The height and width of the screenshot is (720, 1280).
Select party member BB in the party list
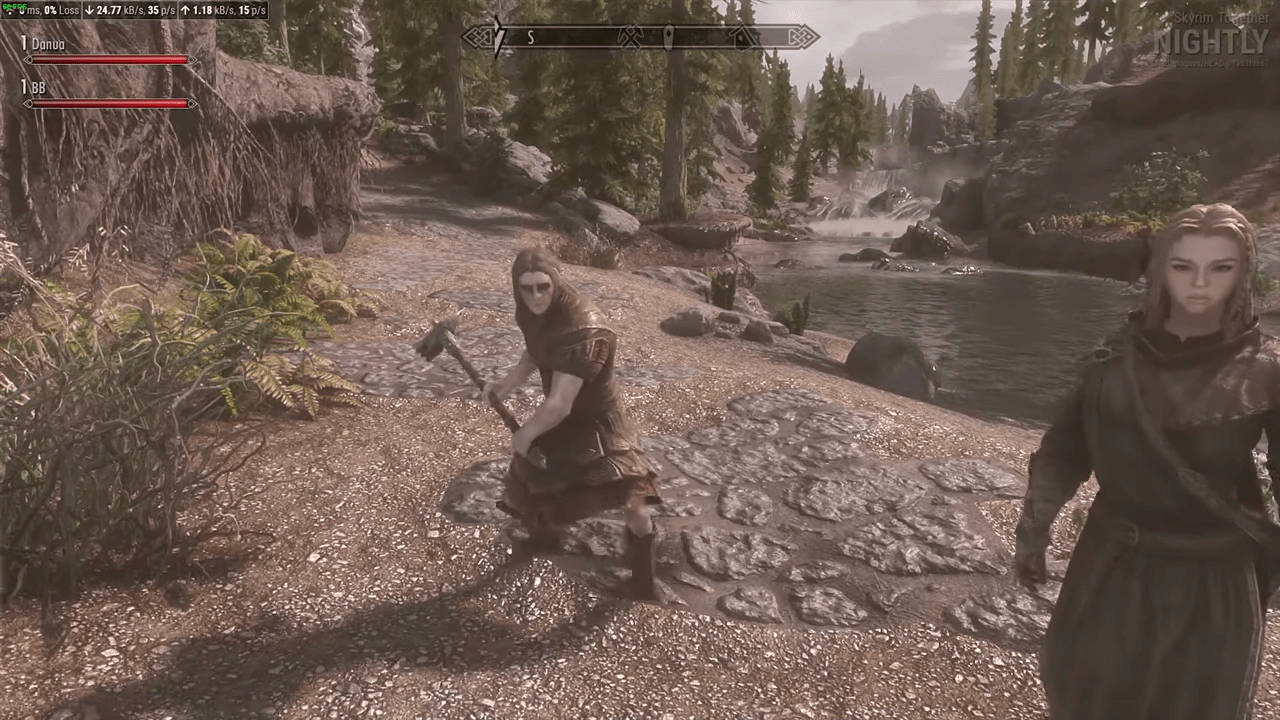coord(39,88)
